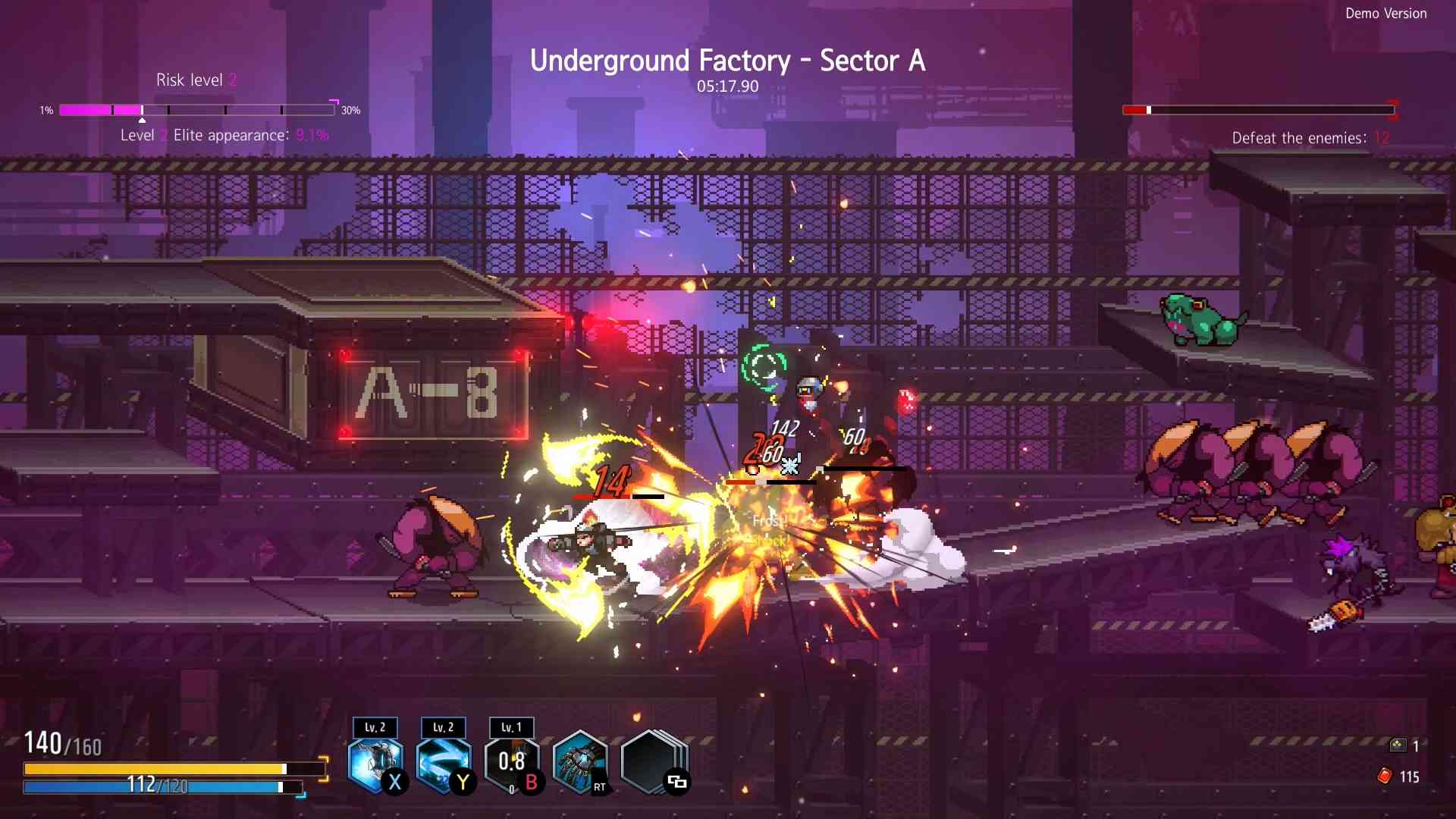The height and width of the screenshot is (819, 1456).
Task: Trigger the mechanical spider gadget skill
Action: tap(580, 761)
